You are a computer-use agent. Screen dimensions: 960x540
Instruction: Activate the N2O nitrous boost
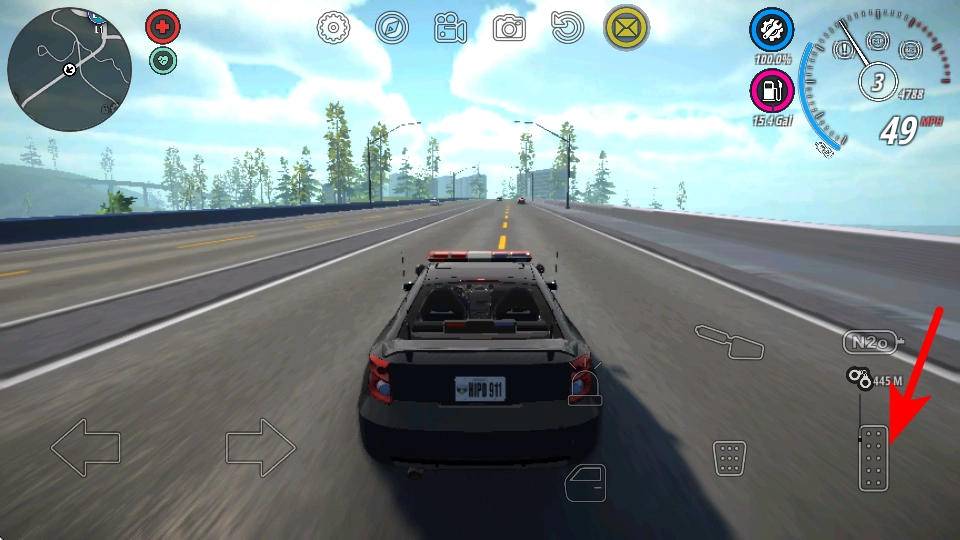pos(869,342)
